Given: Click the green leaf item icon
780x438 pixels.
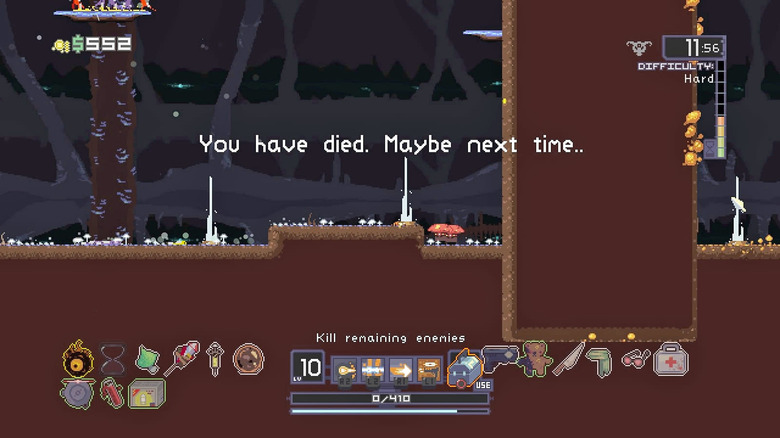Looking at the screenshot, I should coord(147,358).
